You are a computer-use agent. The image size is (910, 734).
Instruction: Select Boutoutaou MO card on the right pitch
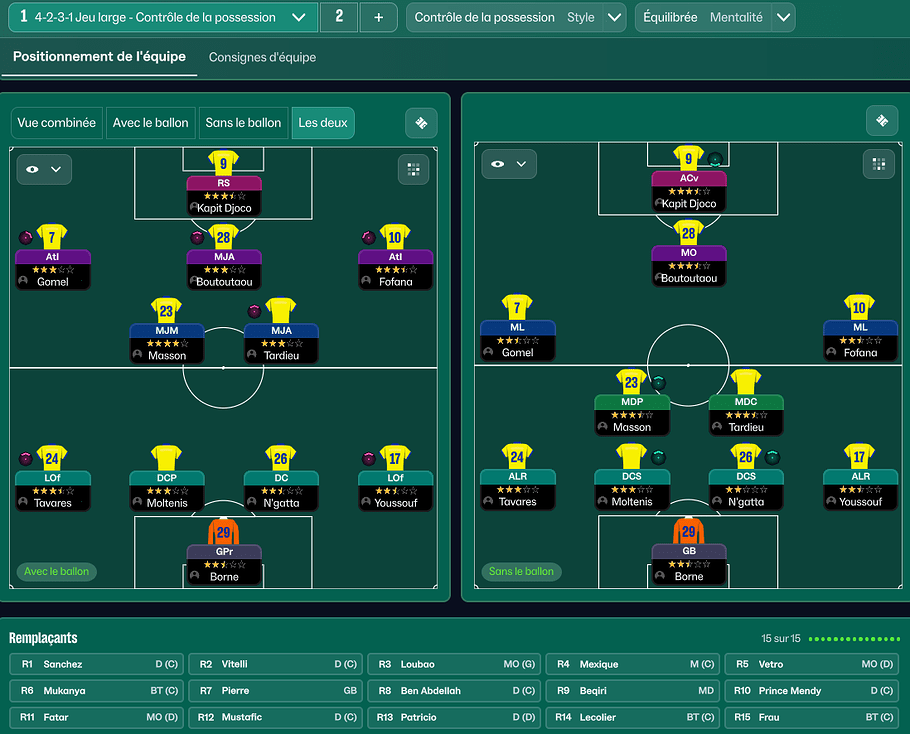click(689, 265)
